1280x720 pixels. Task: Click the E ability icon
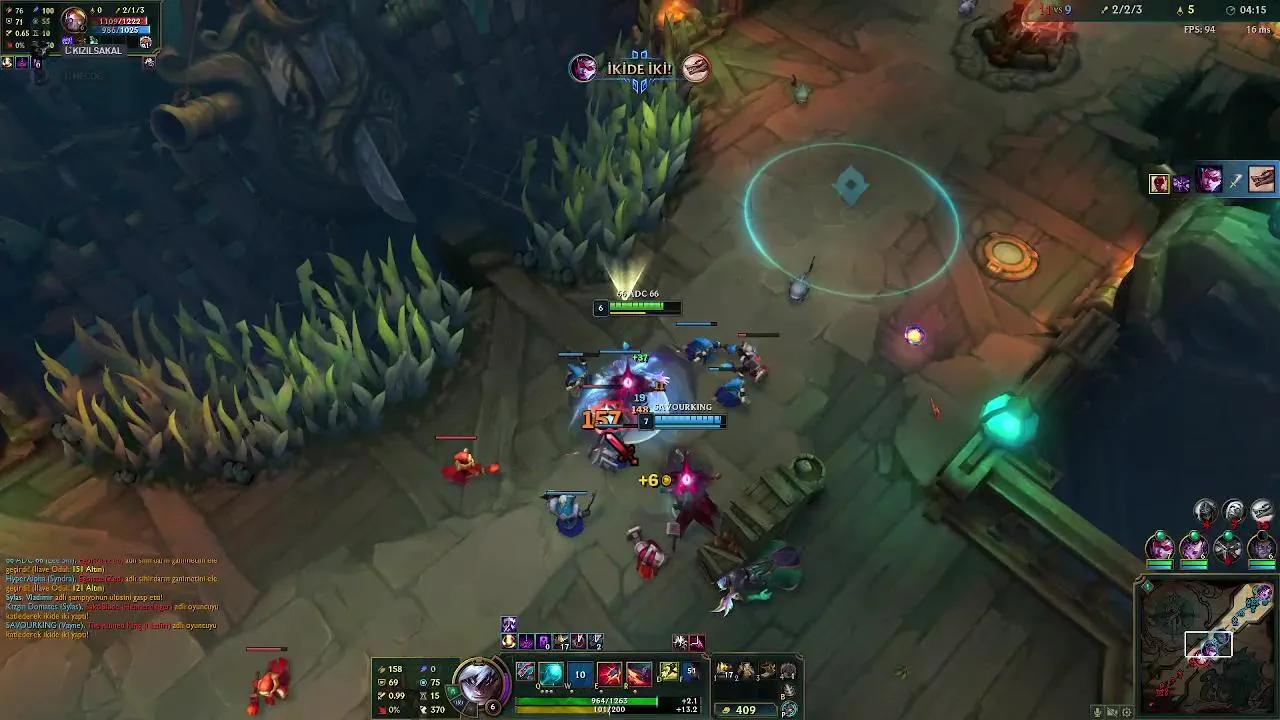tap(608, 672)
